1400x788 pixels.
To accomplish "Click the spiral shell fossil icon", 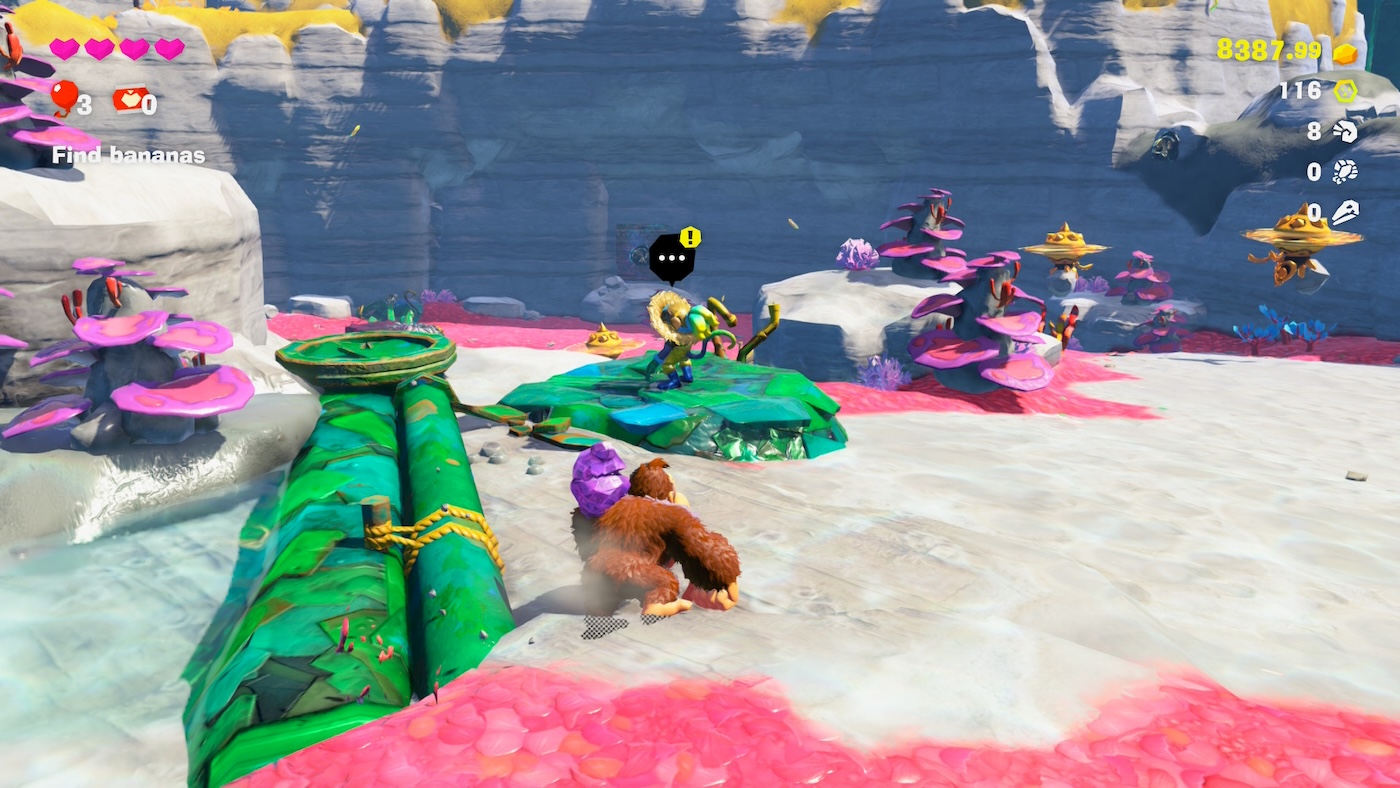I will [x=1345, y=131].
